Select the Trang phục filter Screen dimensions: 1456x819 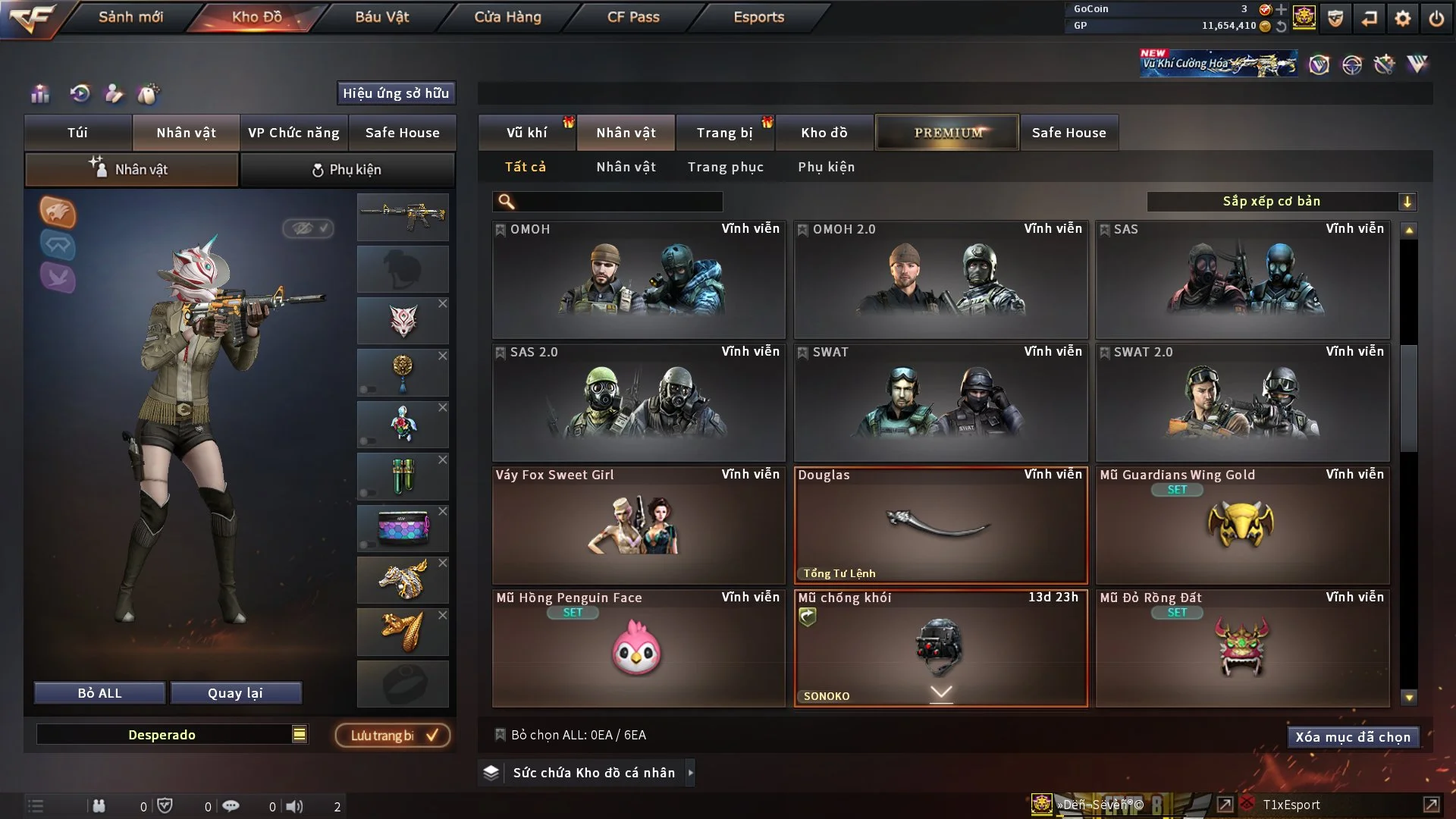pyautogui.click(x=725, y=167)
